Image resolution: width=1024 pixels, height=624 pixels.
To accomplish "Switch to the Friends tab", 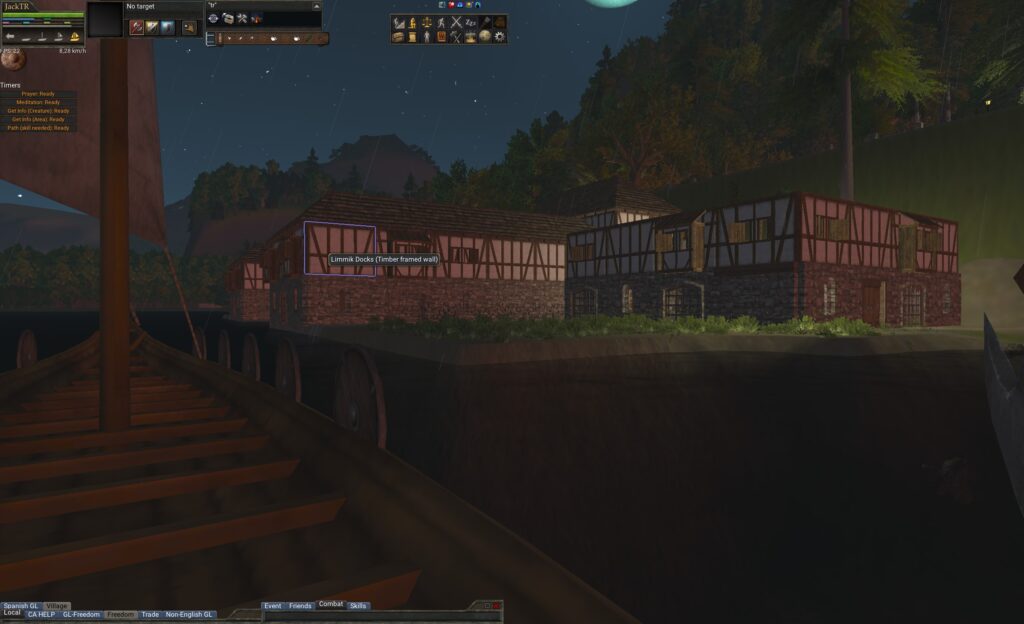I will pyautogui.click(x=300, y=606).
